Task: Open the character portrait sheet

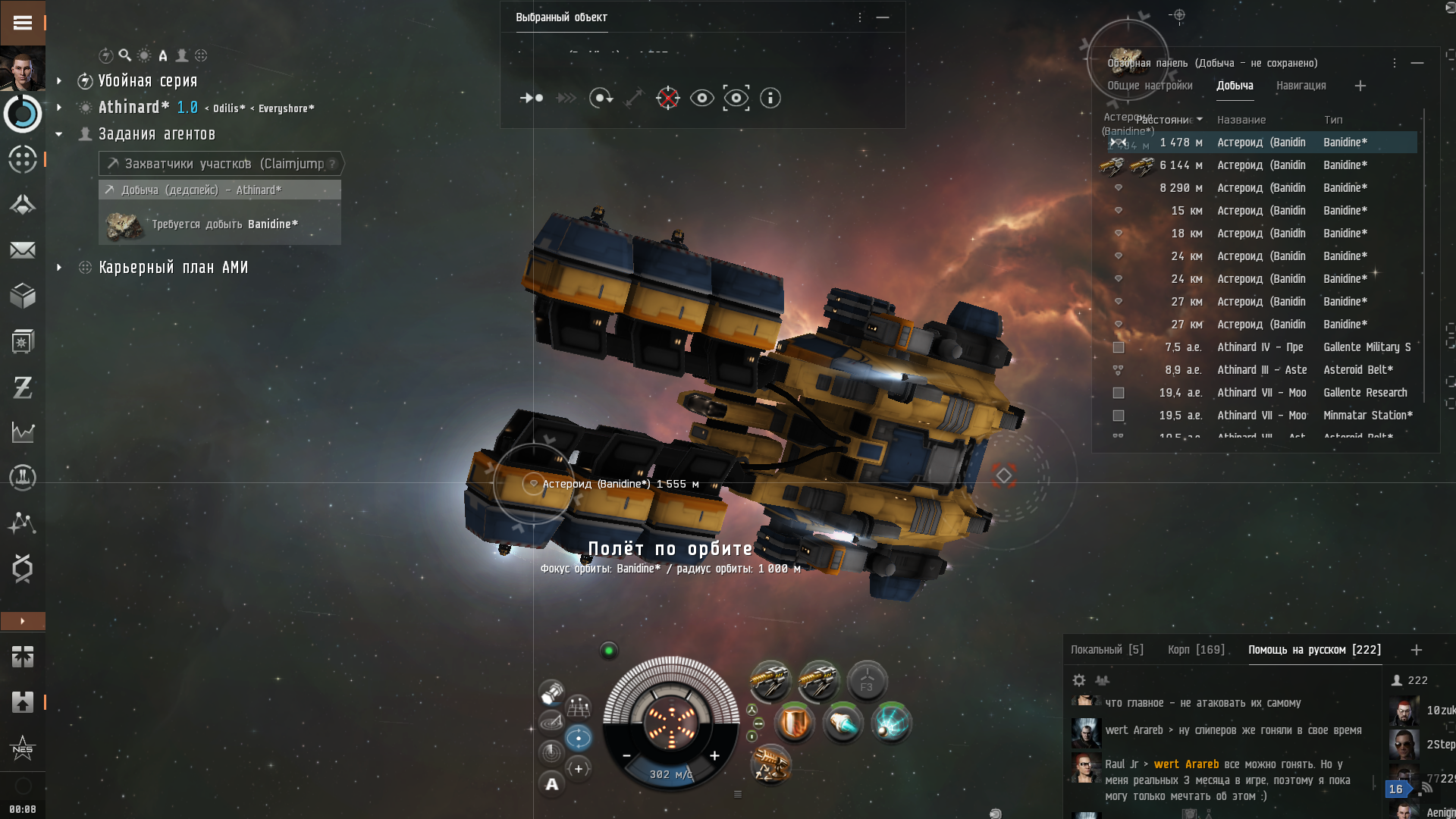Action: 23,69
